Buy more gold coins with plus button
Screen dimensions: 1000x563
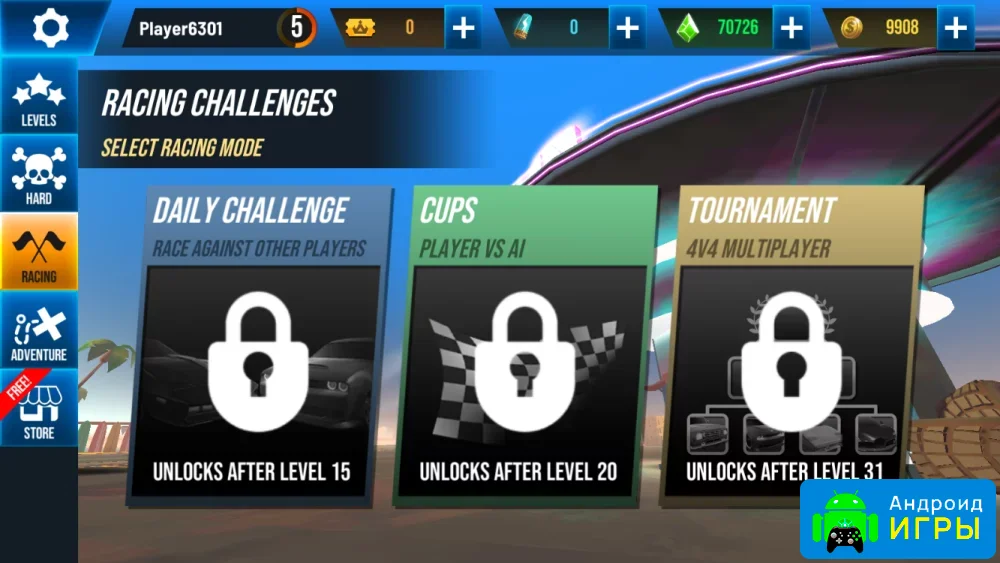[955, 28]
